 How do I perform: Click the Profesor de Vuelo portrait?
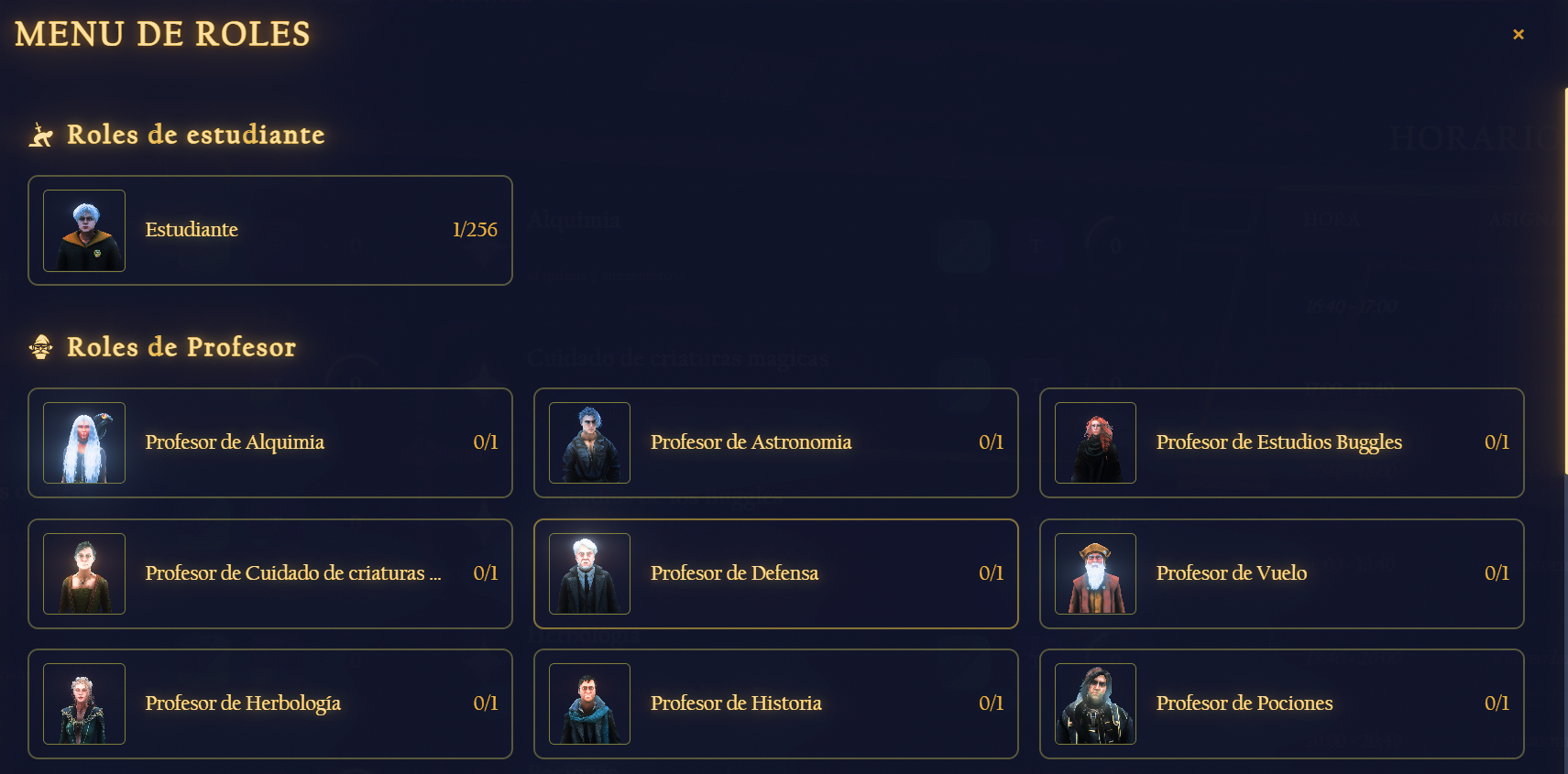tap(1095, 573)
